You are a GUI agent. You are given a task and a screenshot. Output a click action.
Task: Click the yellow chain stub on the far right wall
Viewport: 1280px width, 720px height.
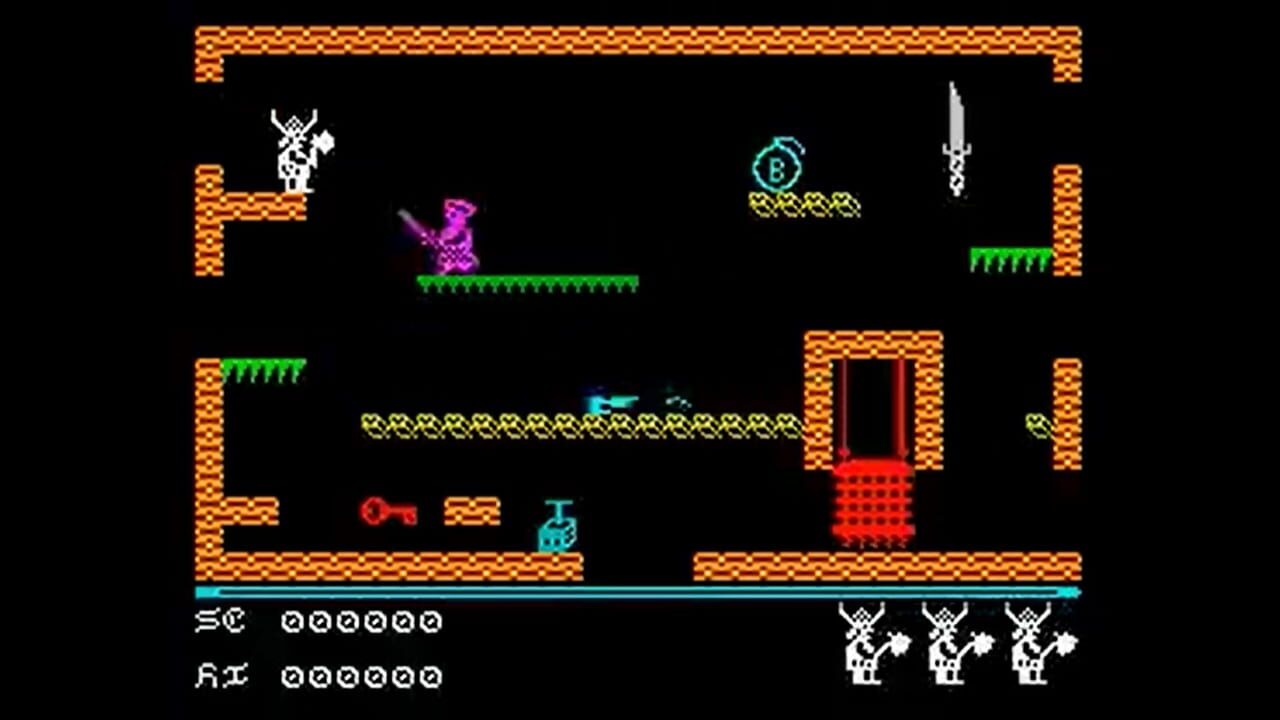click(1035, 424)
